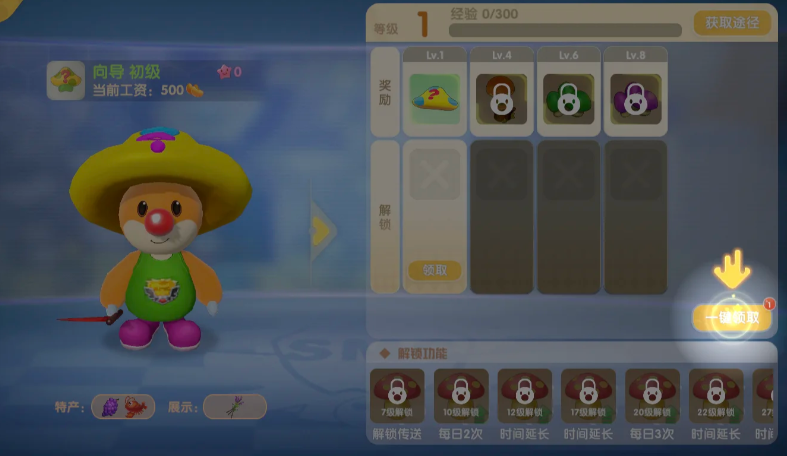Viewport: 787px width, 456px height.
Task: Click the 一键领取 claim-all button
Action: [x=732, y=318]
